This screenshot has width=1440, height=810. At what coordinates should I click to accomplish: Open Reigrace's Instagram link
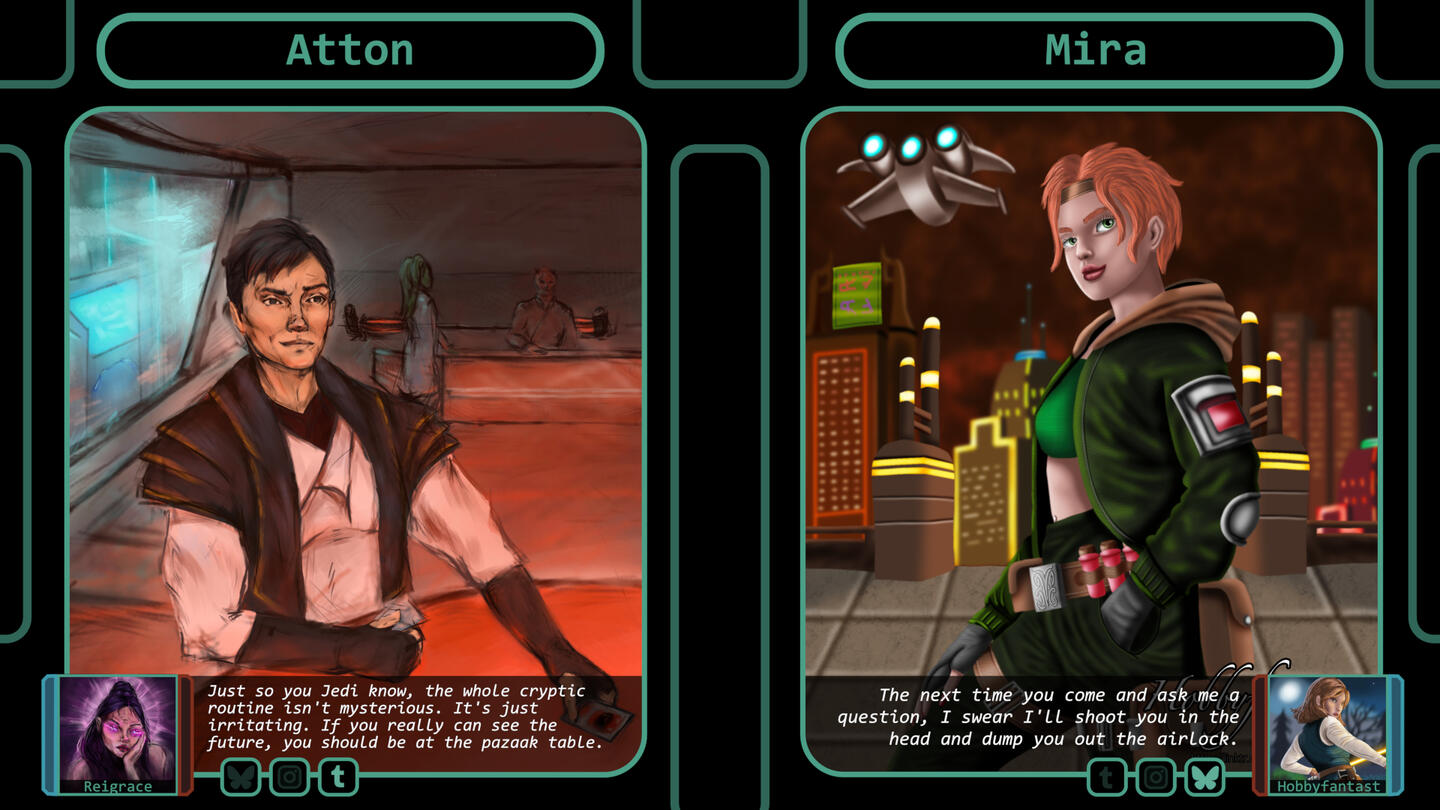pos(290,776)
